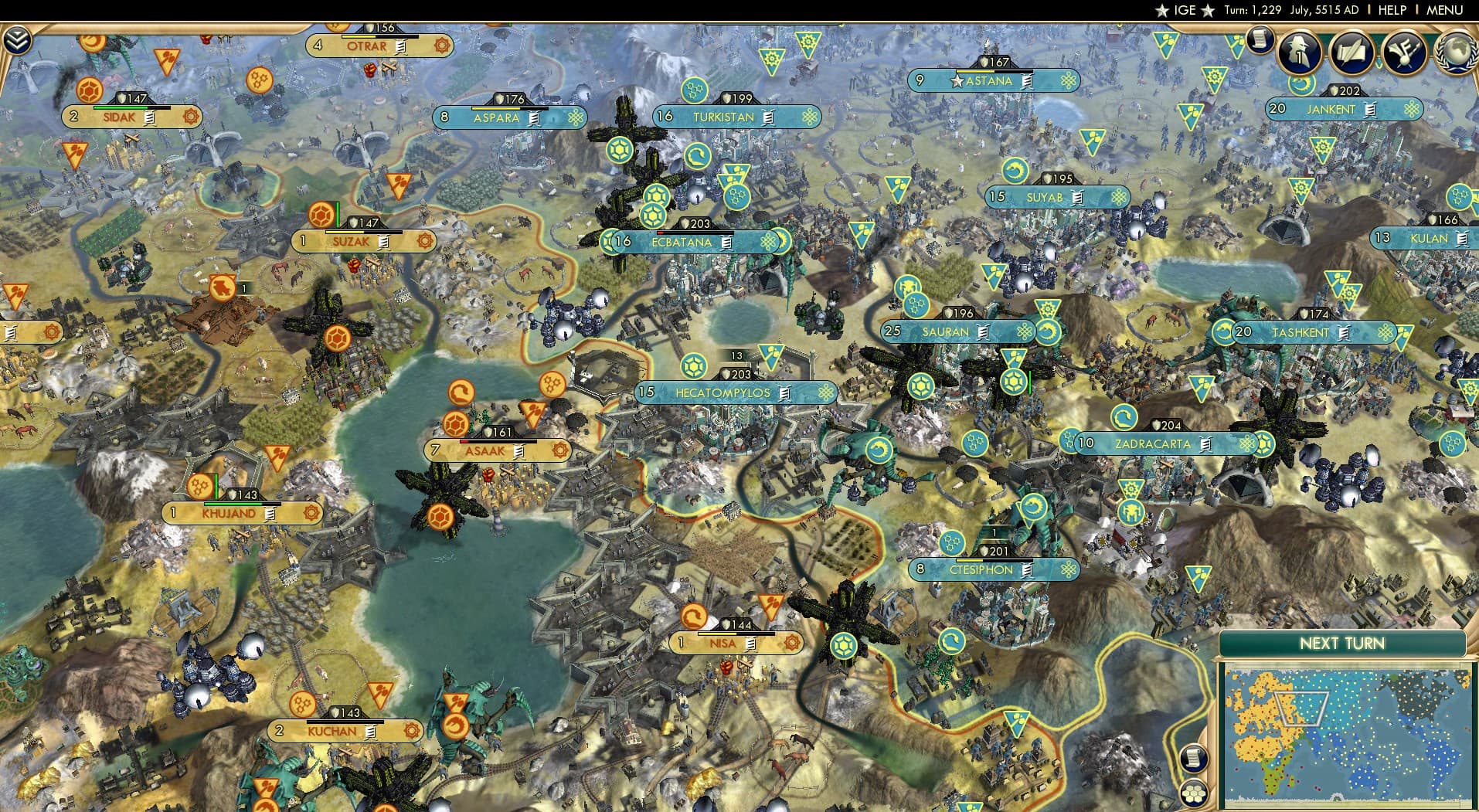Screen dimensions: 1479x812
Task: Click the social policy icon below the minimap
Action: (x=1194, y=793)
